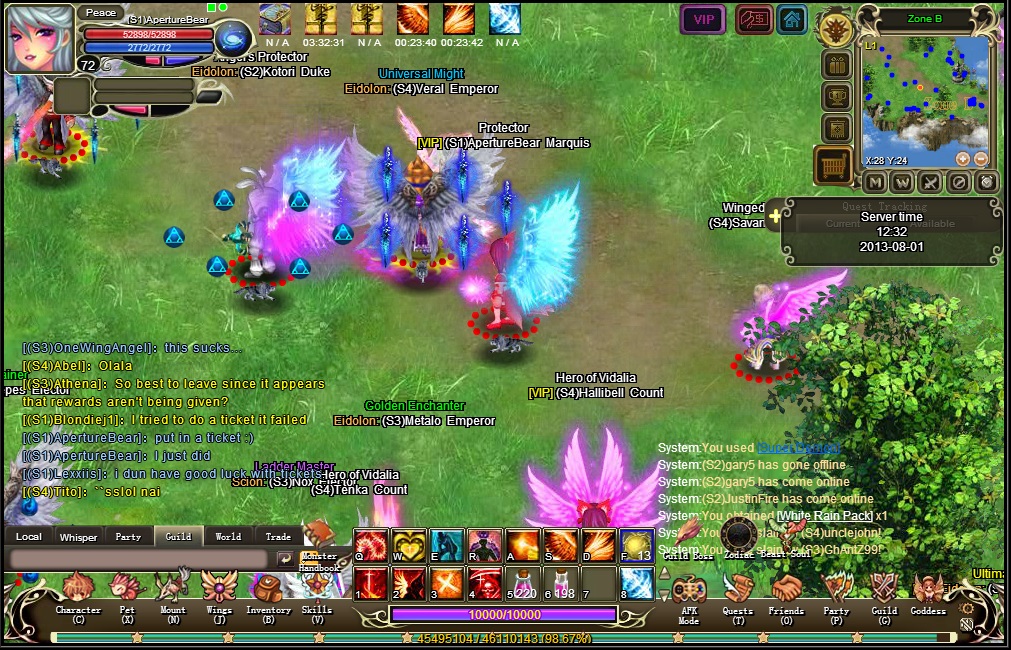
Task: Open the VIP menu
Action: pos(703,20)
